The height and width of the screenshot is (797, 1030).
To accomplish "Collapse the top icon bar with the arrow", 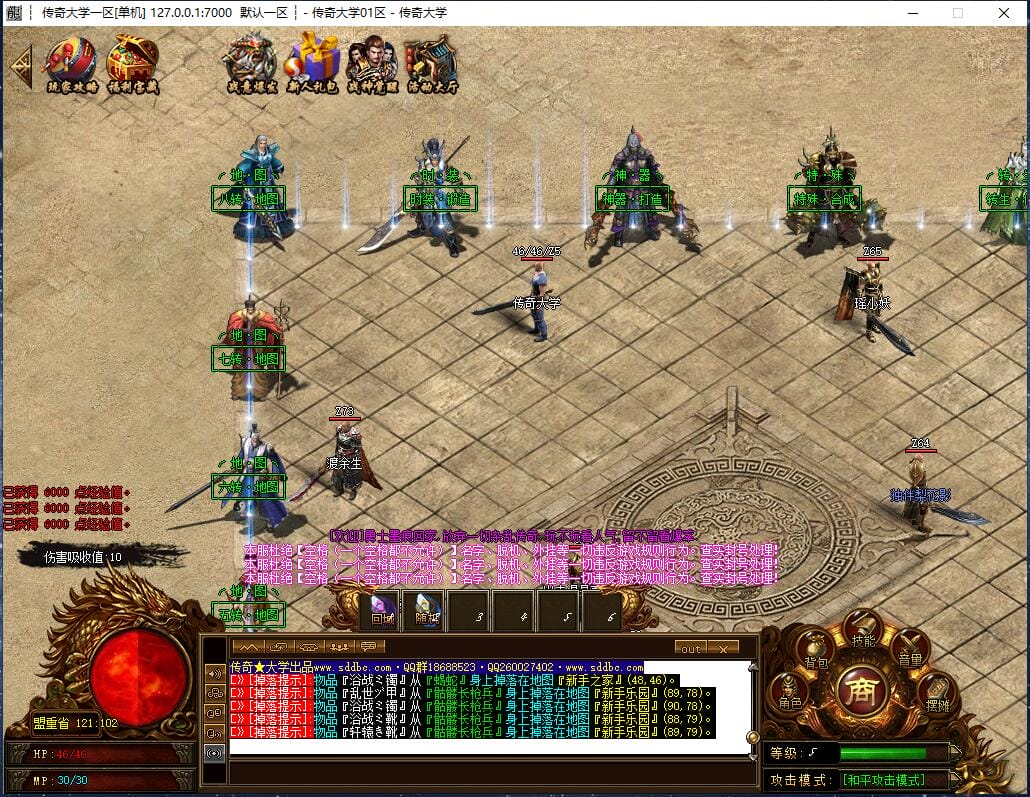I will pos(20,65).
